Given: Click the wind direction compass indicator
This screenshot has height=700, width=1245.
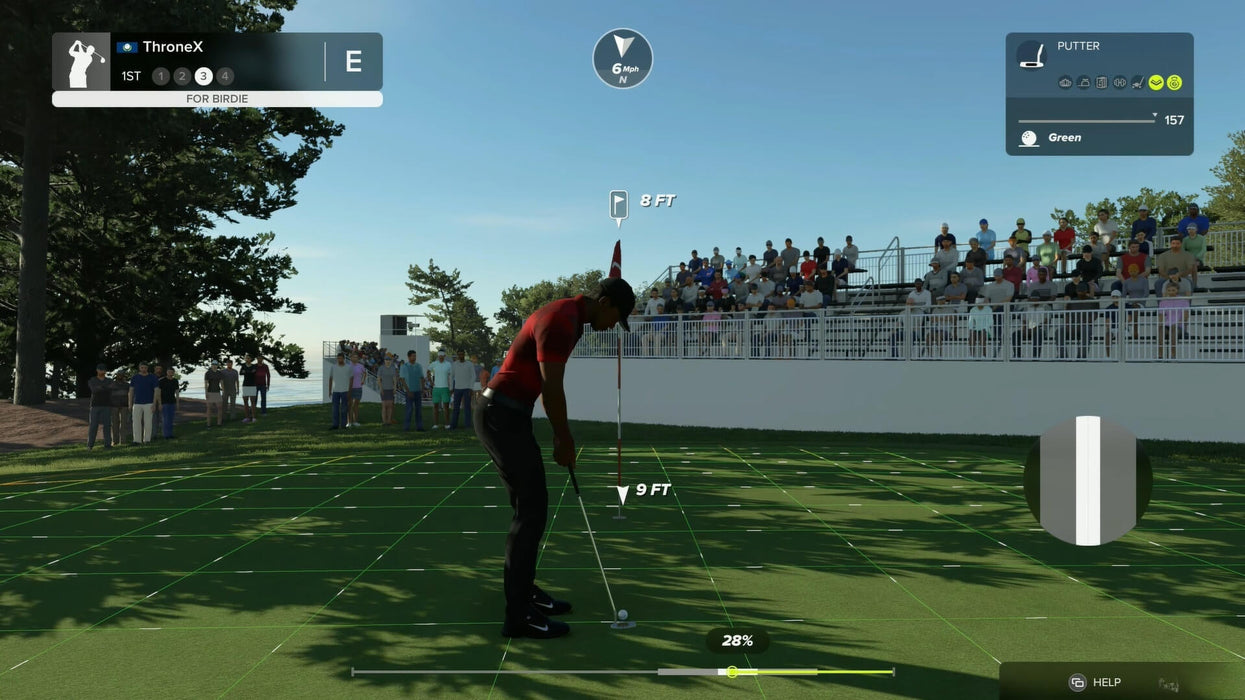Looking at the screenshot, I should (x=622, y=58).
